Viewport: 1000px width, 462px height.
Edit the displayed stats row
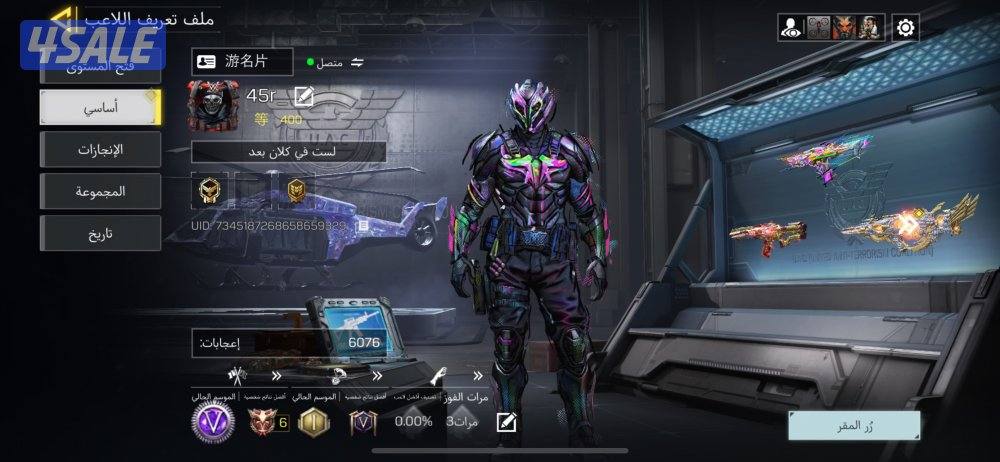507,422
